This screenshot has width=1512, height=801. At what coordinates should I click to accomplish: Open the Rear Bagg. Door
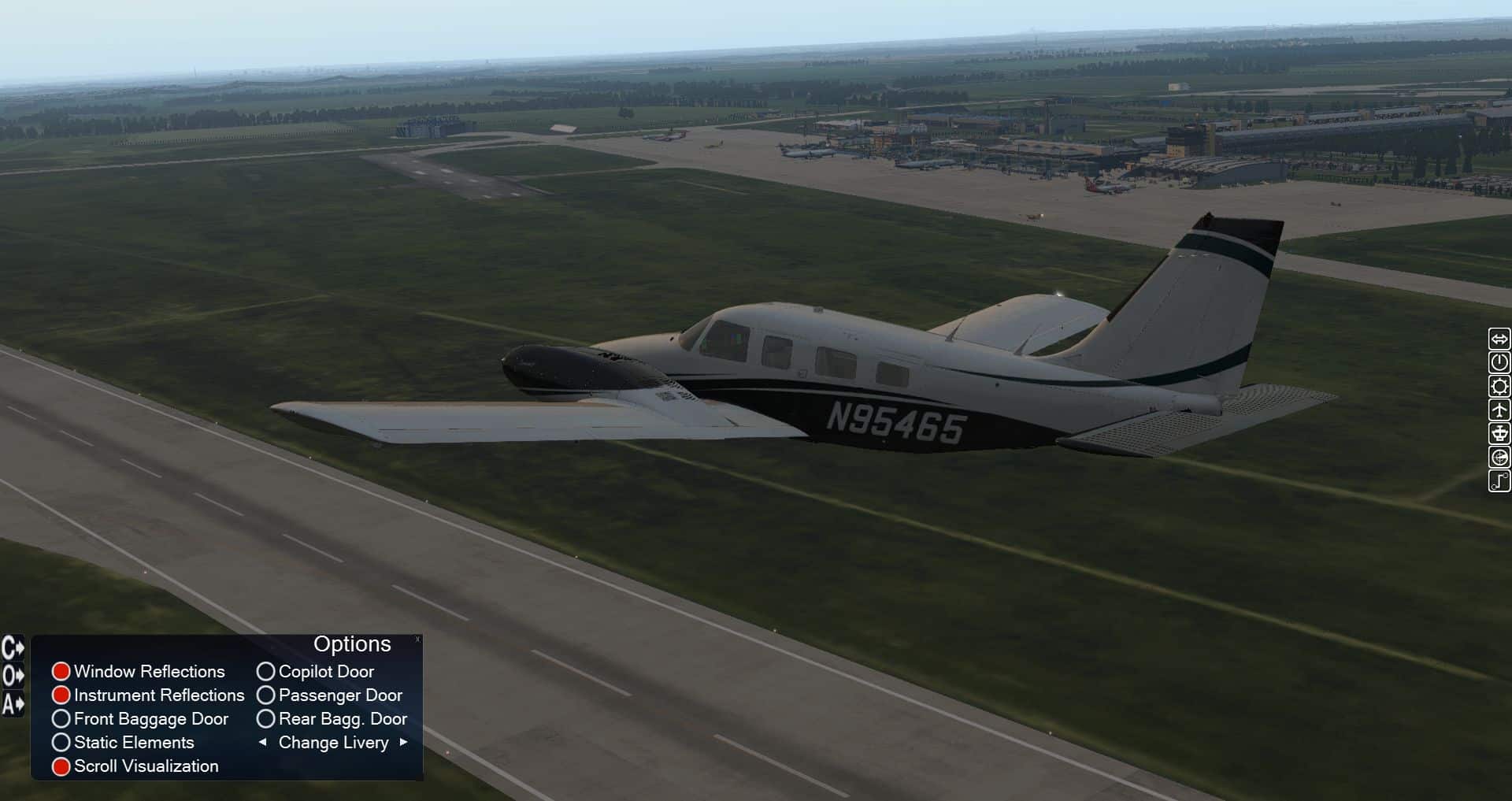[x=266, y=719]
